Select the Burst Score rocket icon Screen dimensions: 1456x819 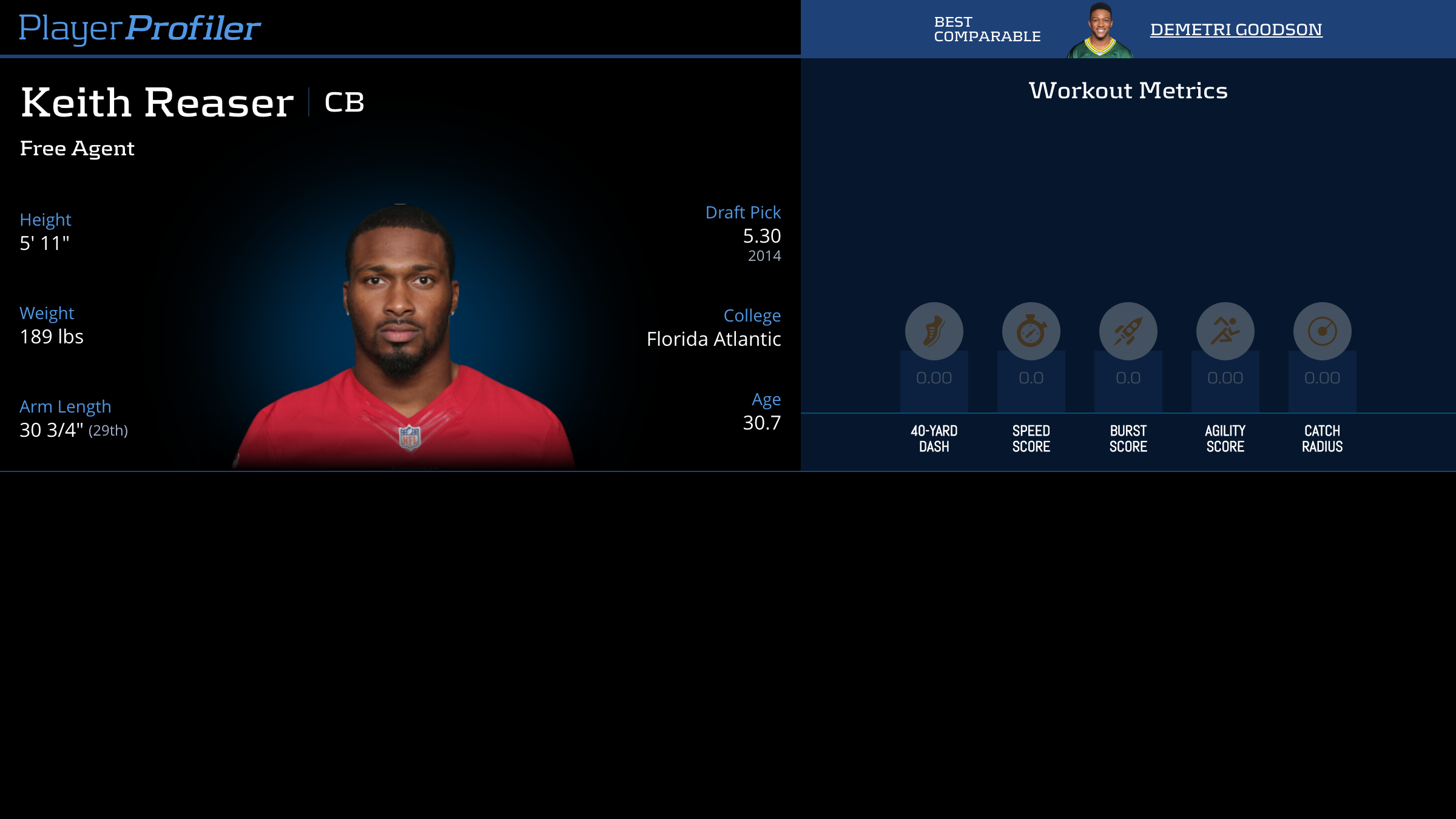point(1128,331)
